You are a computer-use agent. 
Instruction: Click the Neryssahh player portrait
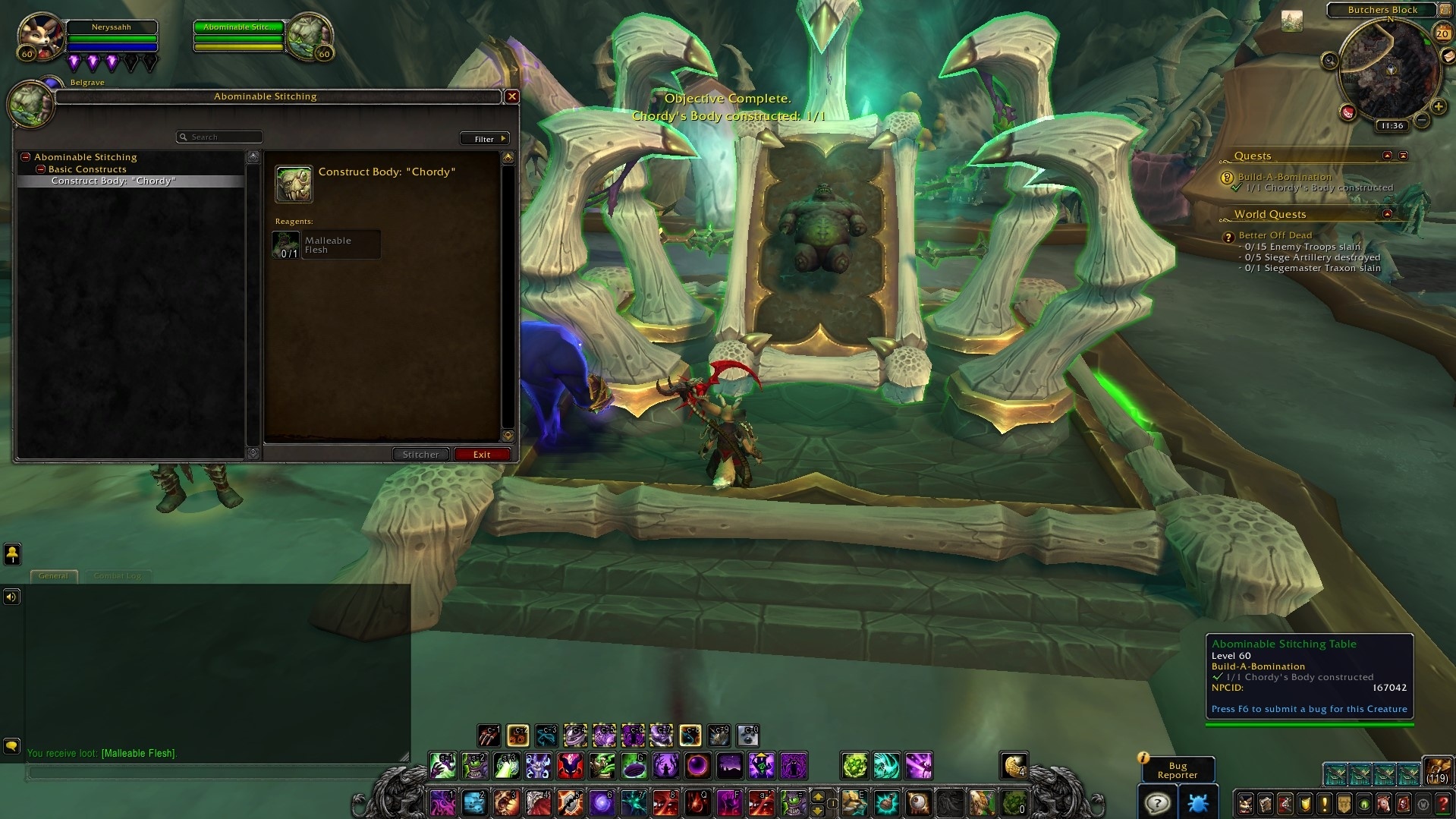point(39,36)
